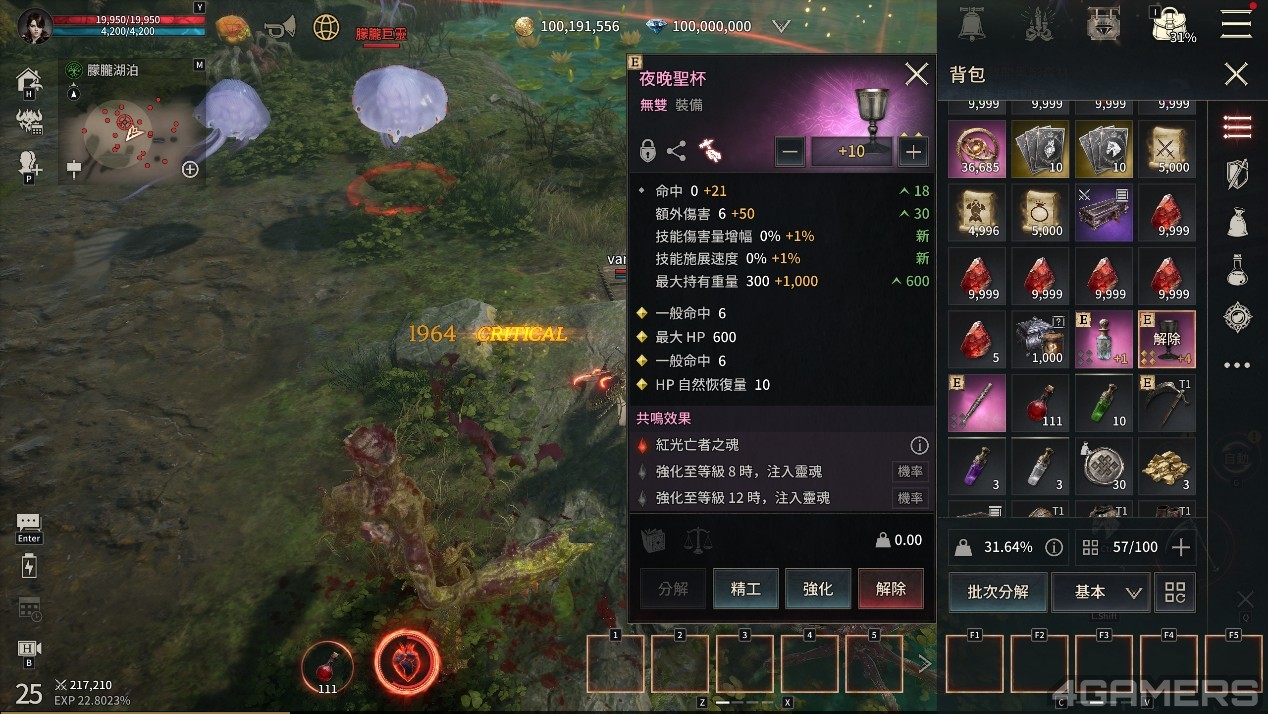The width and height of the screenshot is (1268, 714).
Task: Close the 背包 inventory panel
Action: pos(1236,75)
